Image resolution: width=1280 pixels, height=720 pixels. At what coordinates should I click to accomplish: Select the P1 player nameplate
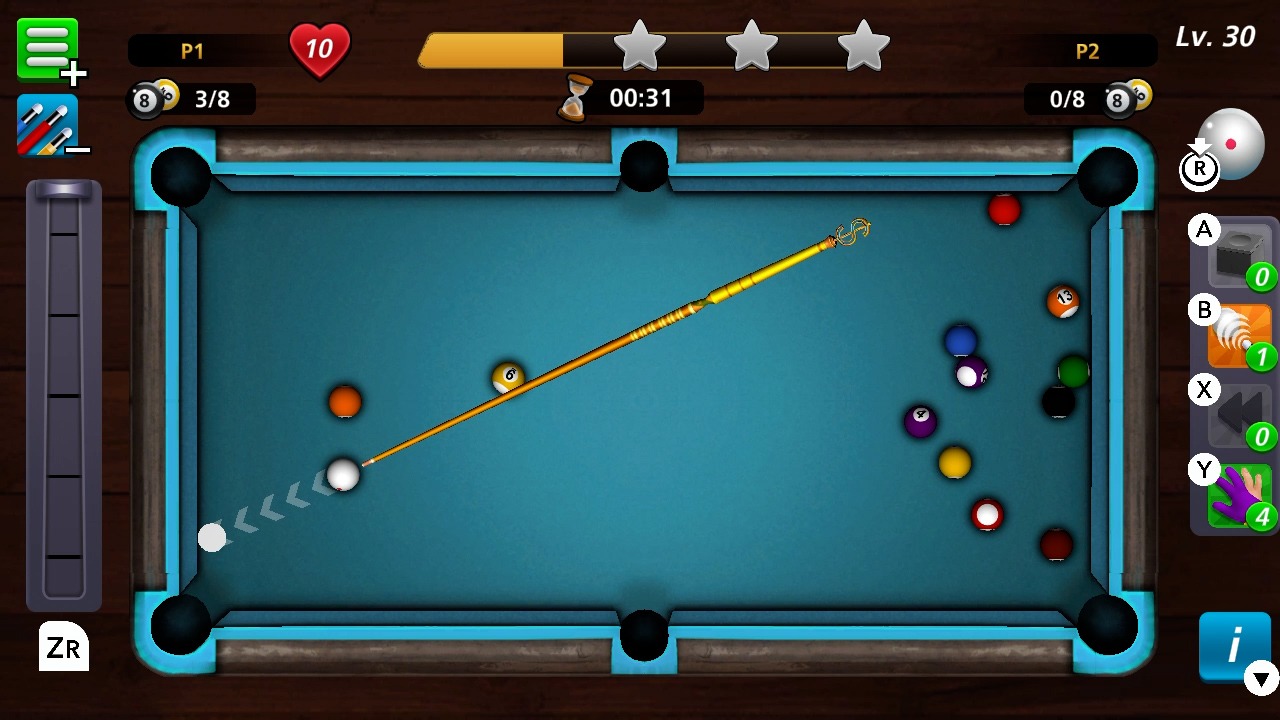191,52
